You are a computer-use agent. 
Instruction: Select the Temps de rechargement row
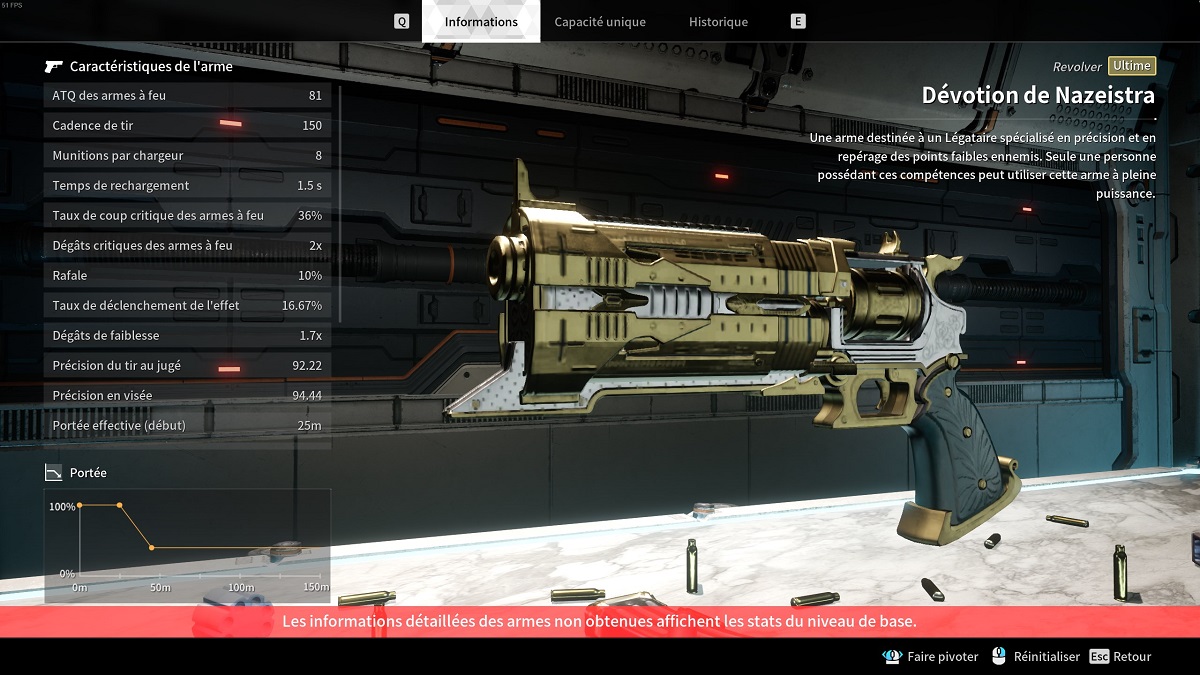click(x=187, y=186)
